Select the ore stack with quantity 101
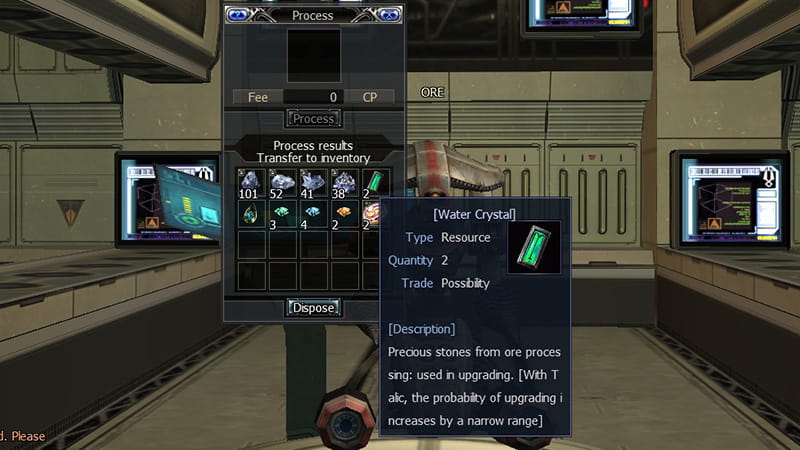 point(250,183)
